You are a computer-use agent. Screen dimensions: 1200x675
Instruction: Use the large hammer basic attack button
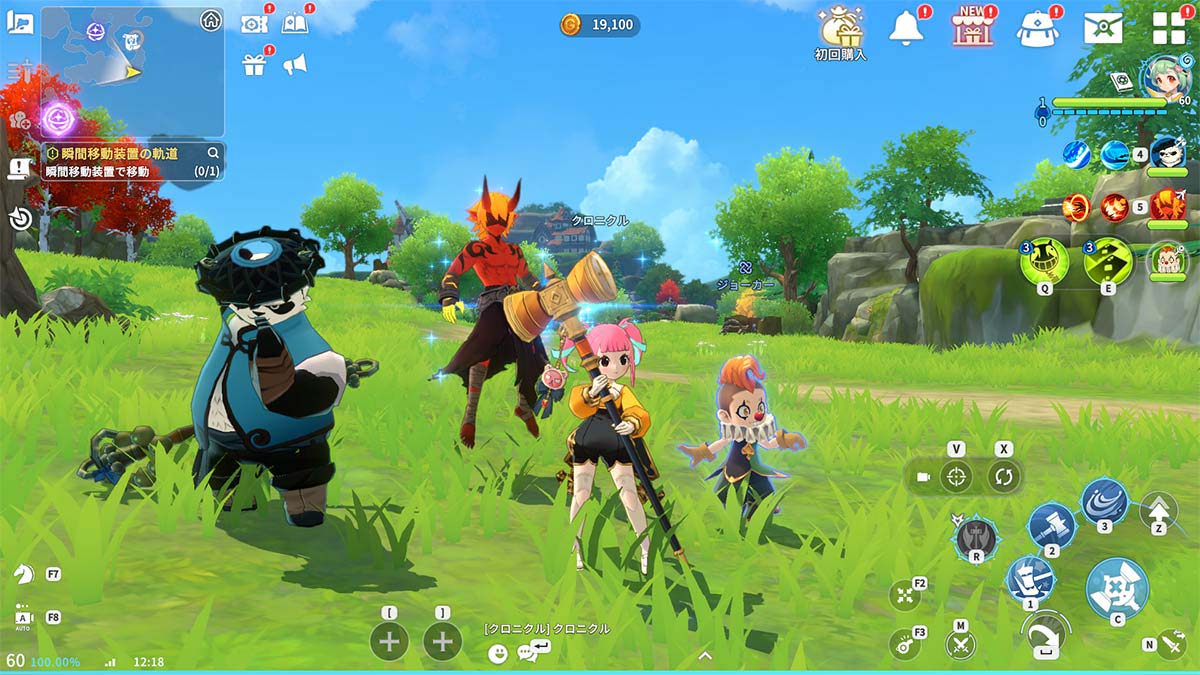tap(1116, 587)
